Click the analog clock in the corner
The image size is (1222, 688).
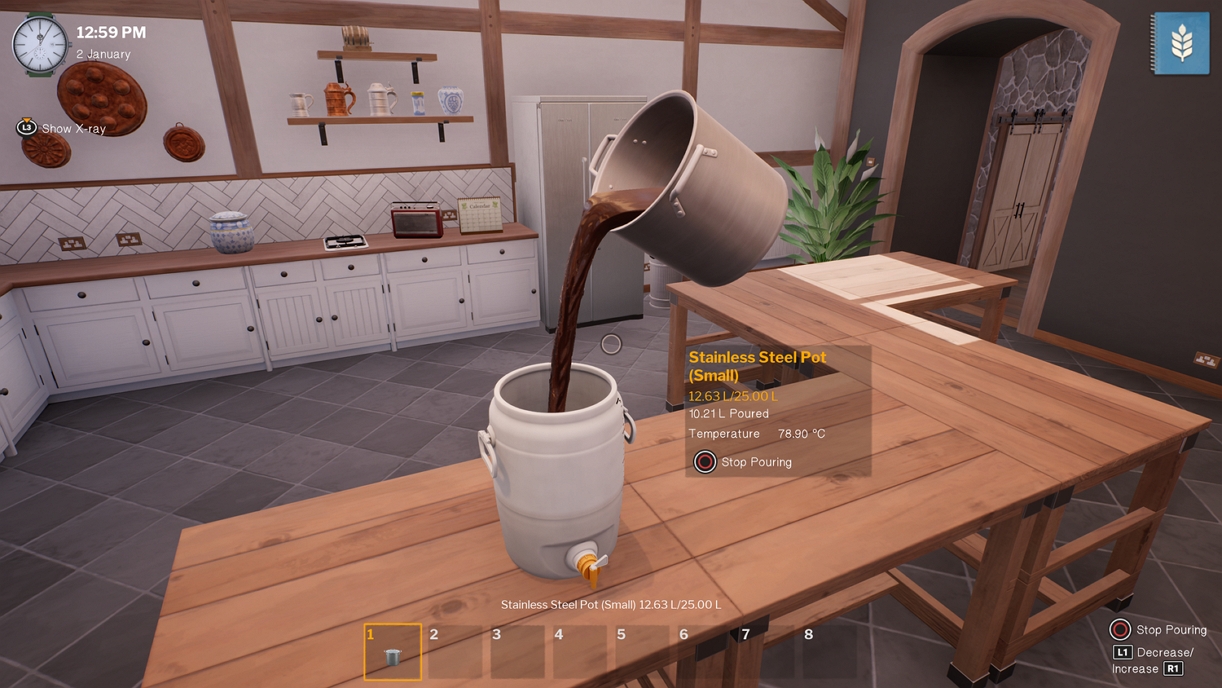click(x=40, y=45)
